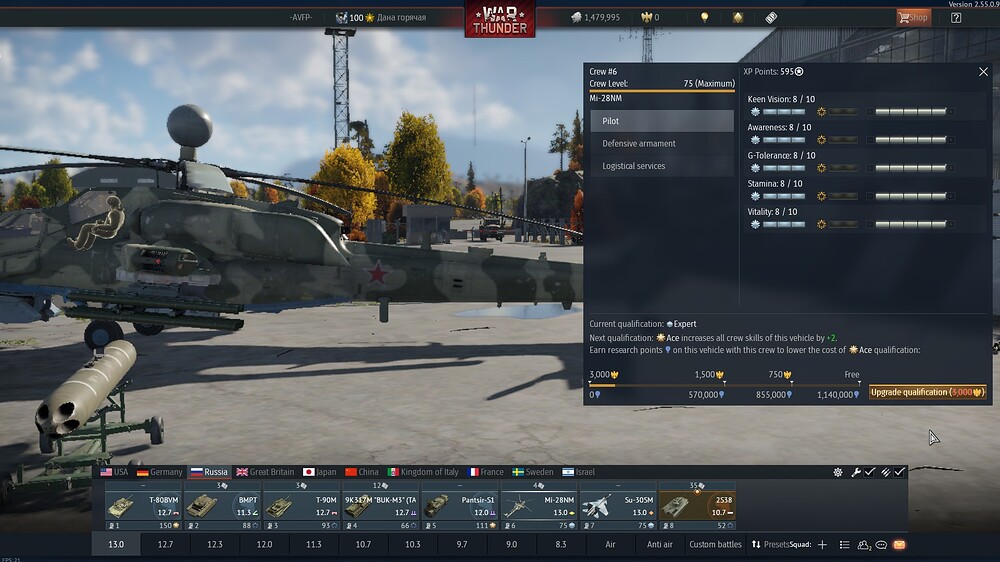Open the help question mark icon
Image resolution: width=1000 pixels, height=562 pixels.
pos(956,17)
